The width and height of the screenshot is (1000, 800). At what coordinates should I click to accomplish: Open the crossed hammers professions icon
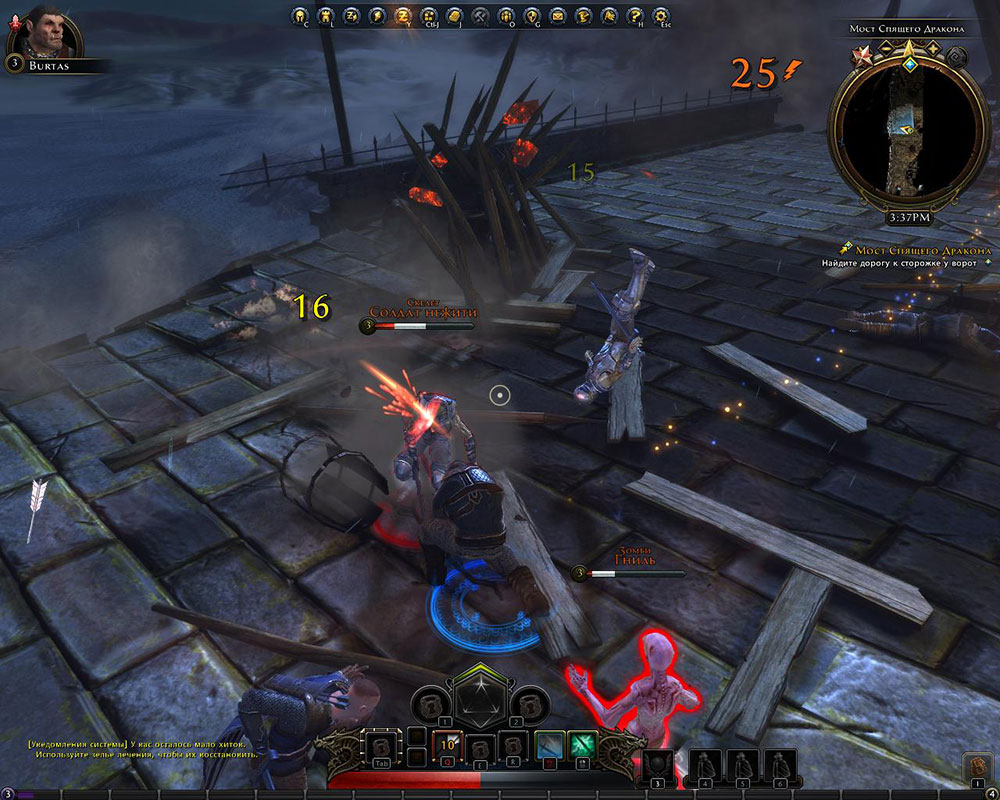[480, 16]
